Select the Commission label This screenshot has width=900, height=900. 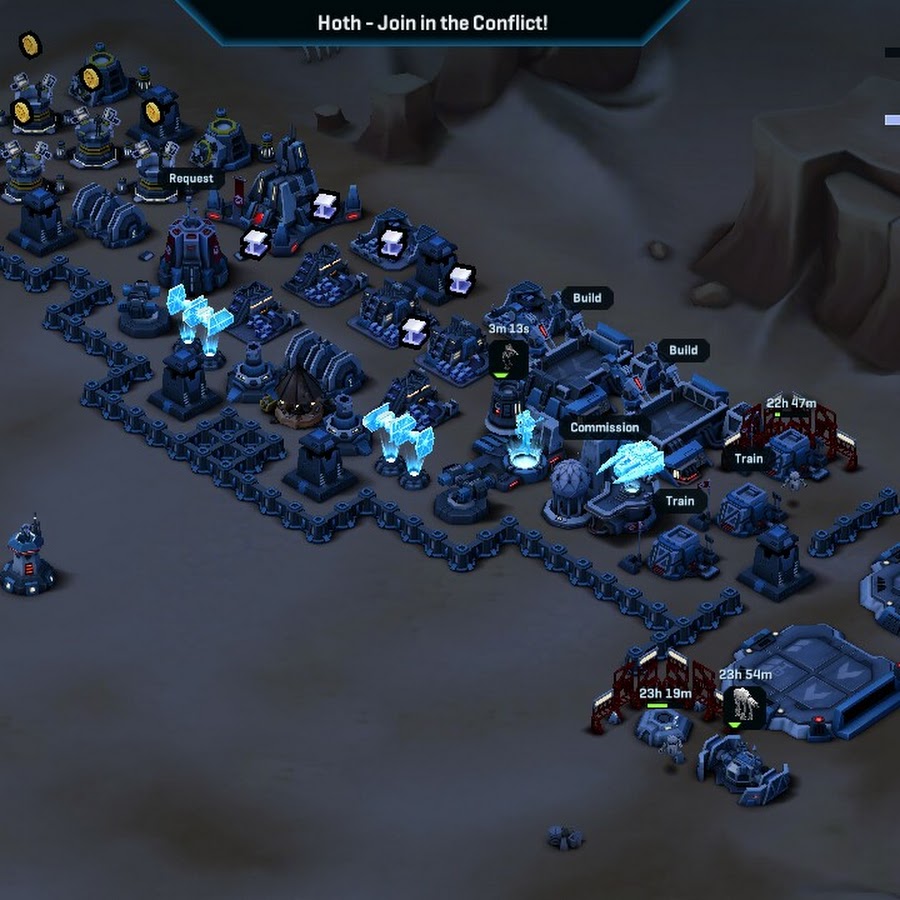(x=604, y=427)
